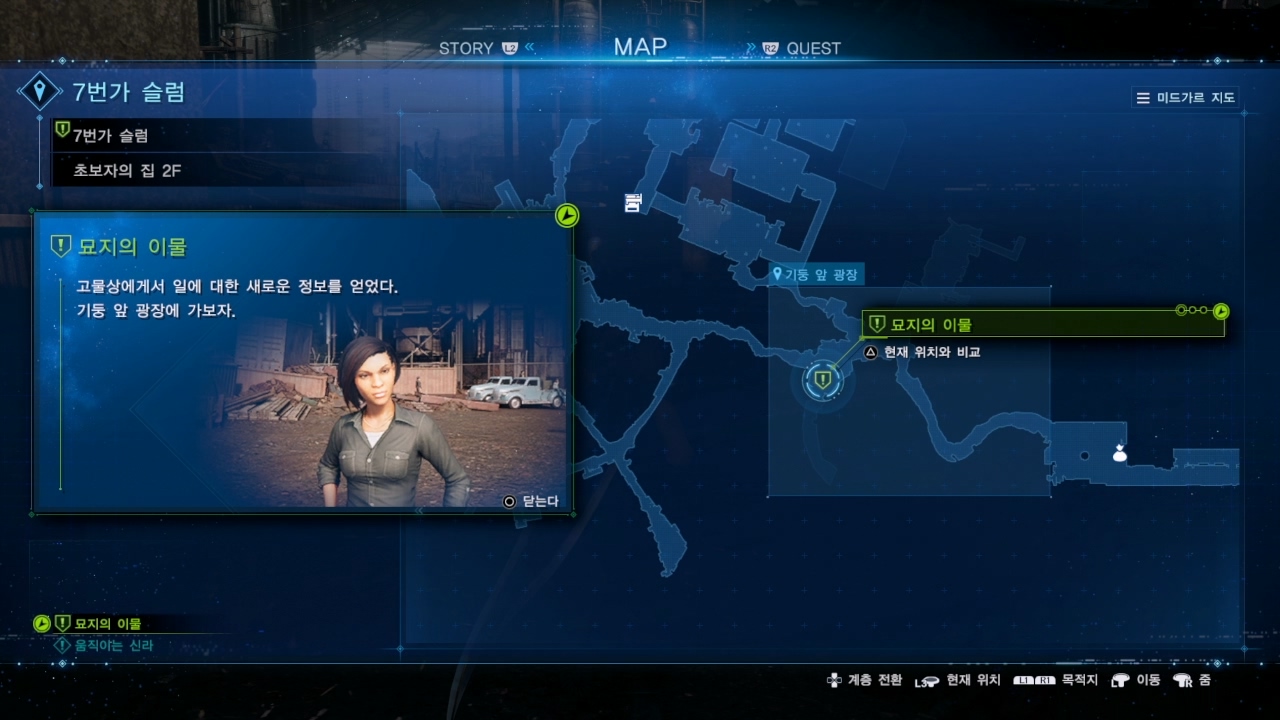The image size is (1280, 720).
Task: Close the quest panel with 닫는다
Action: pyautogui.click(x=533, y=501)
